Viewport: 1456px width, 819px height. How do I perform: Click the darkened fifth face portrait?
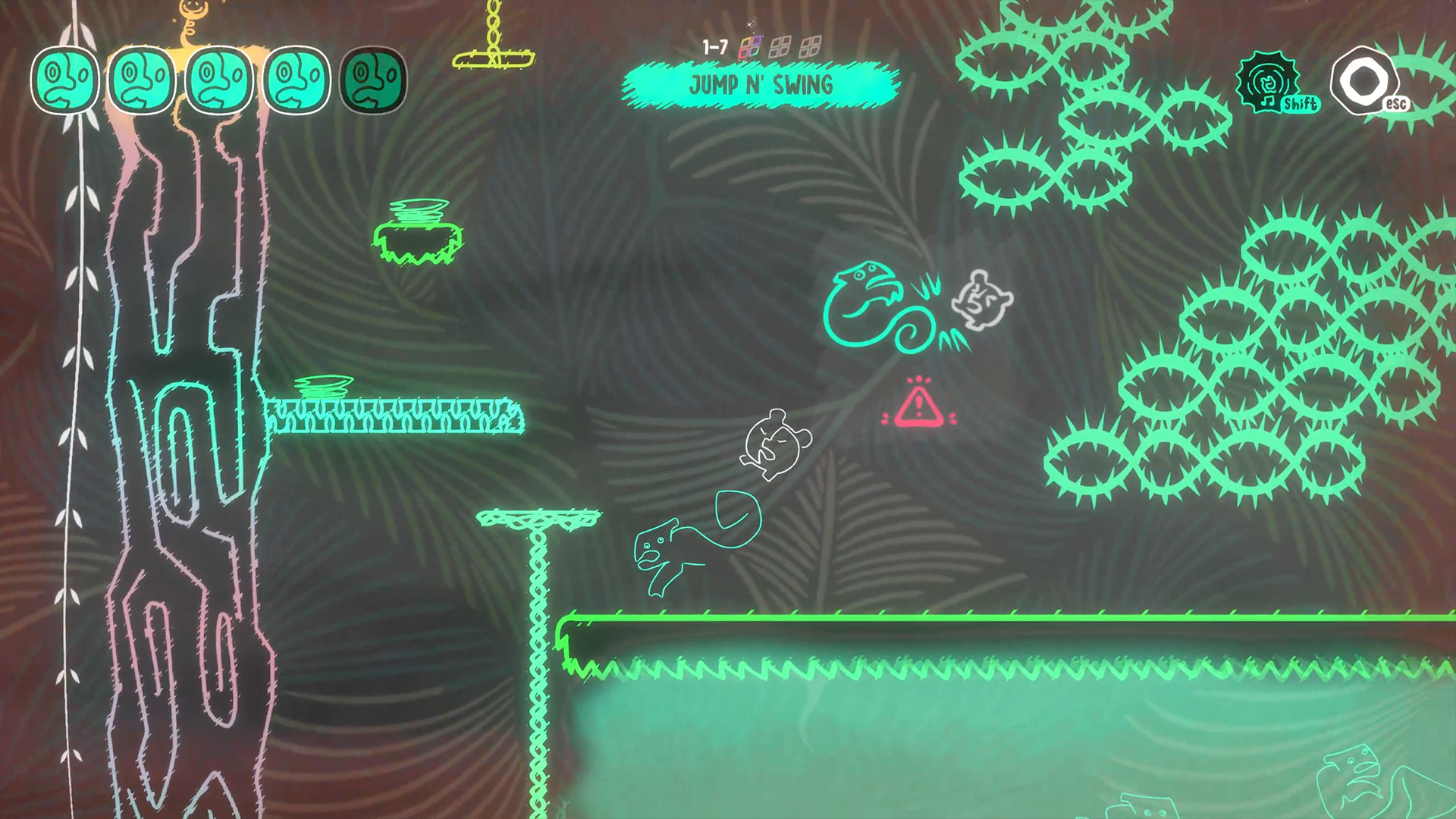click(373, 78)
